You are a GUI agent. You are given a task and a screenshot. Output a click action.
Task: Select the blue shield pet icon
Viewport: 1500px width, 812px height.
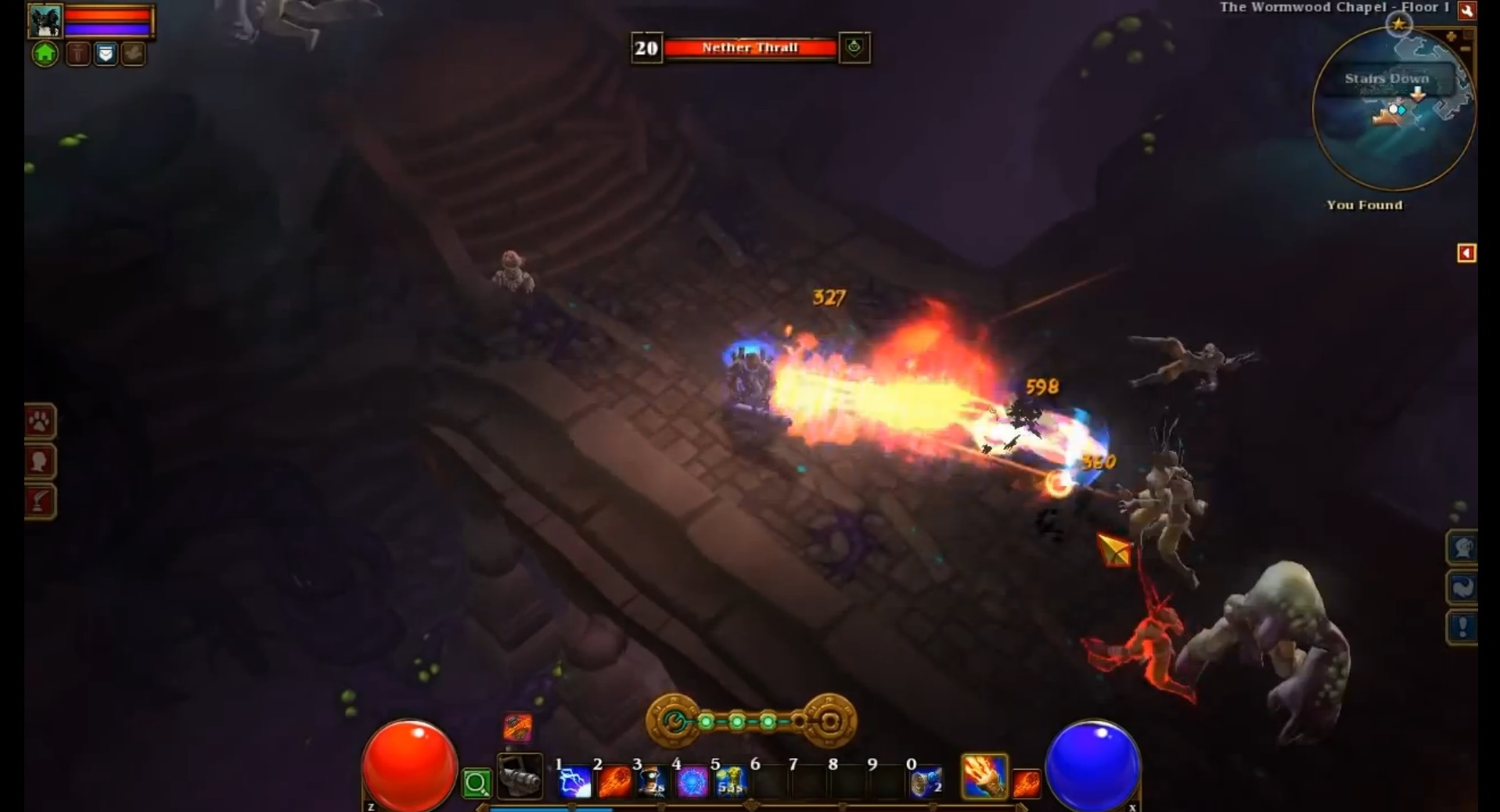coord(106,54)
